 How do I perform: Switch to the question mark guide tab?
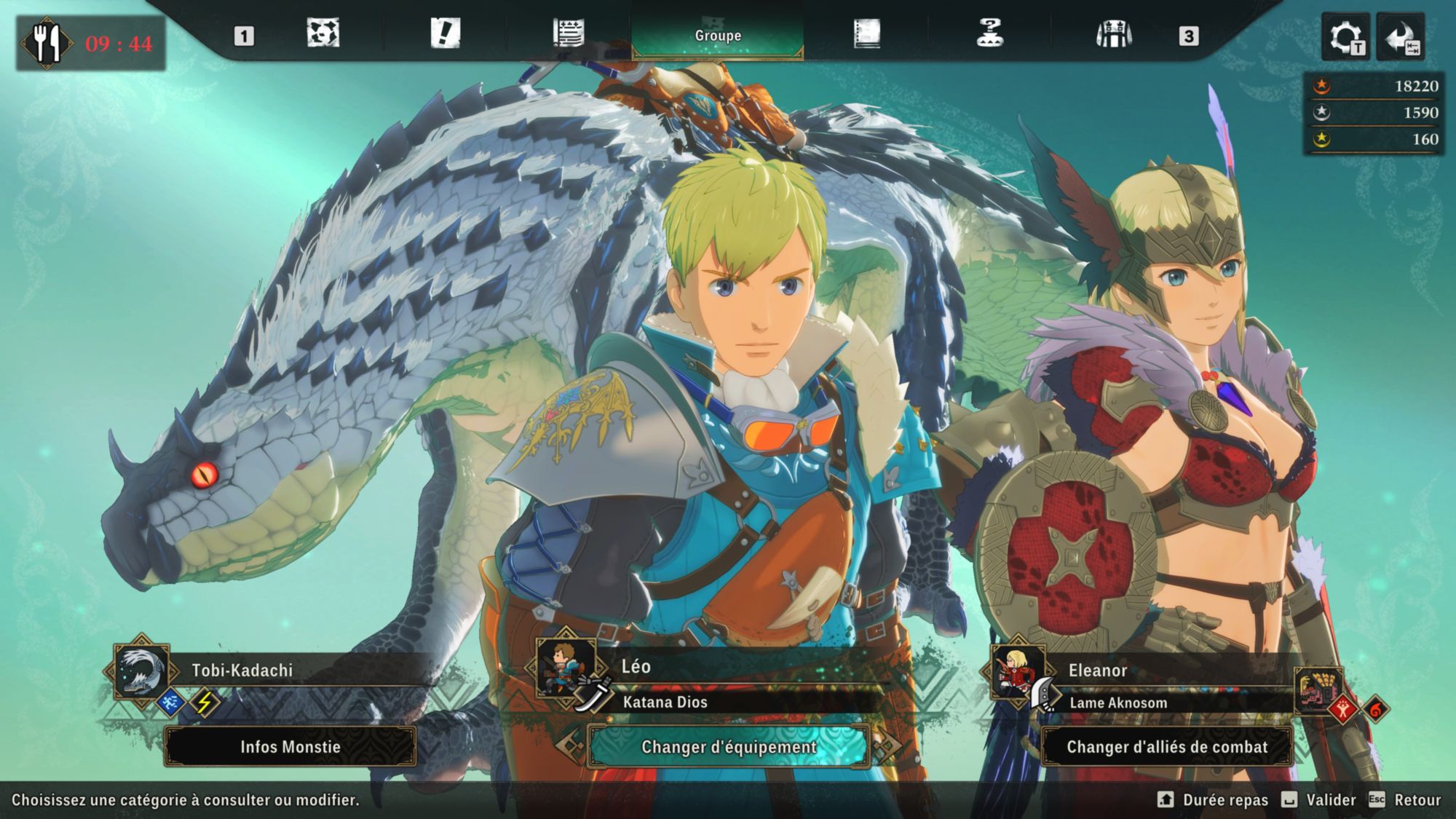990,33
